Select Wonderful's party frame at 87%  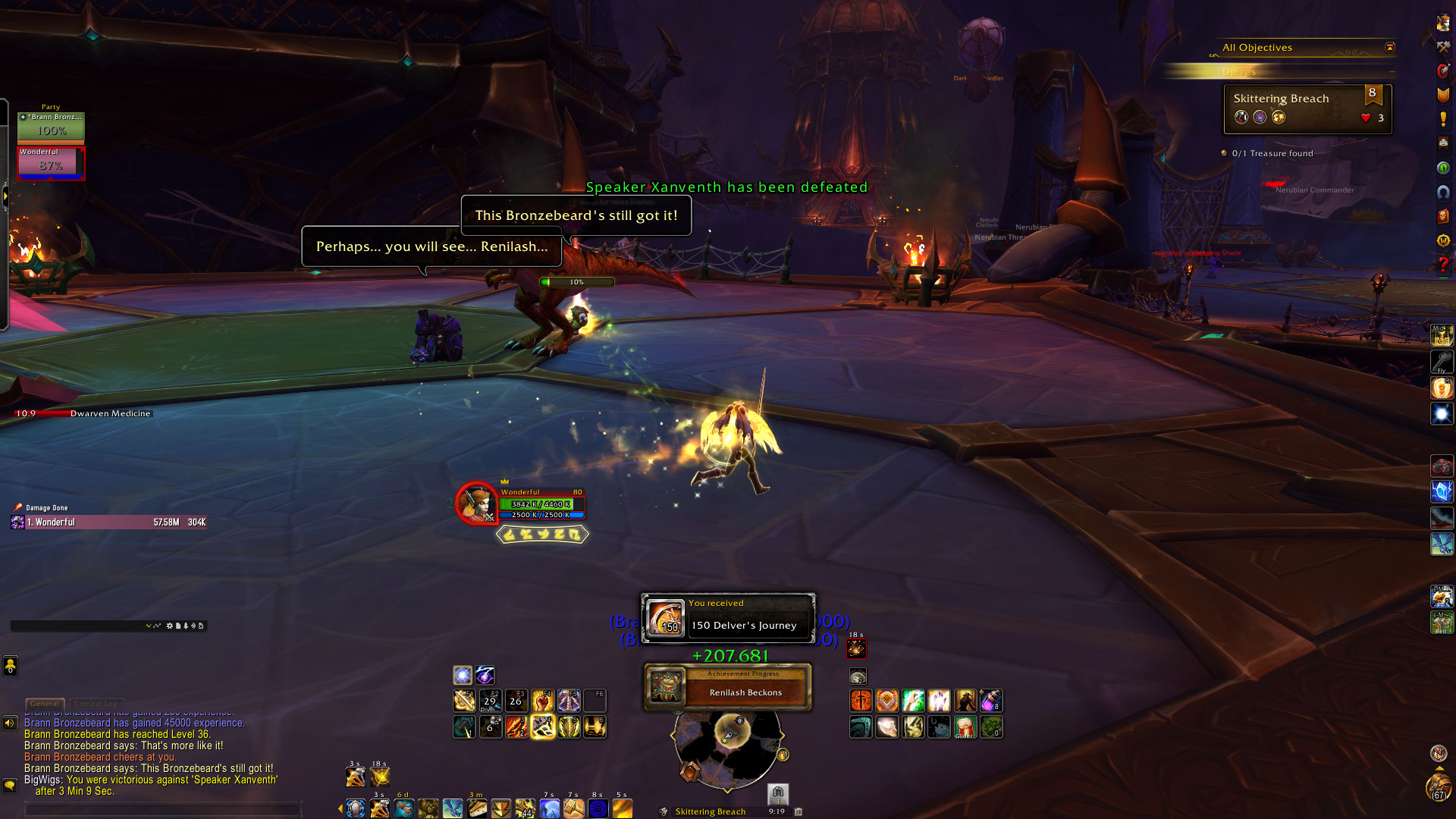coord(51,162)
